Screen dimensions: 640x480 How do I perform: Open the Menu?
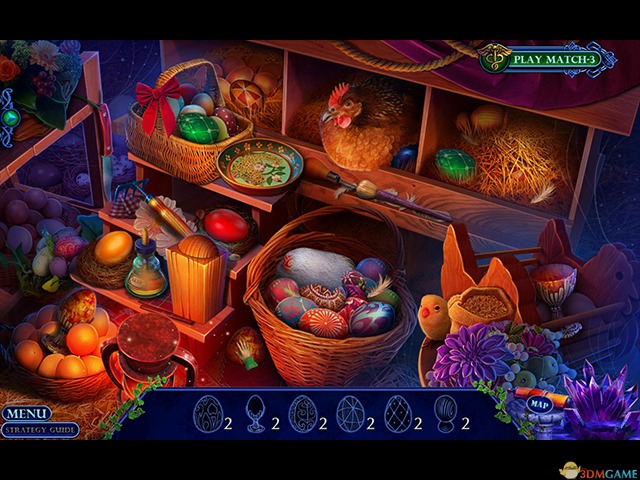tap(26, 413)
